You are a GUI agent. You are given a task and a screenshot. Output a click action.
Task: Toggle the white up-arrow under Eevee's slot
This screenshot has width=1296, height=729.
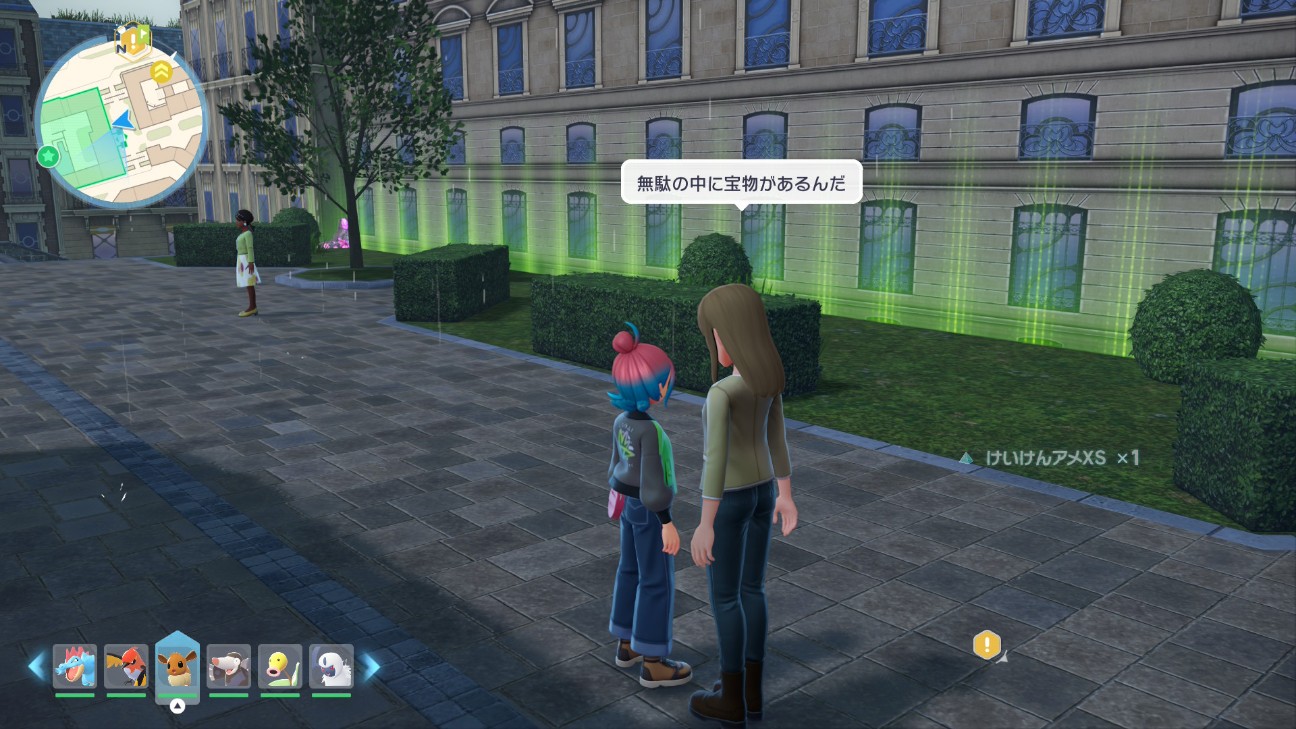click(178, 705)
